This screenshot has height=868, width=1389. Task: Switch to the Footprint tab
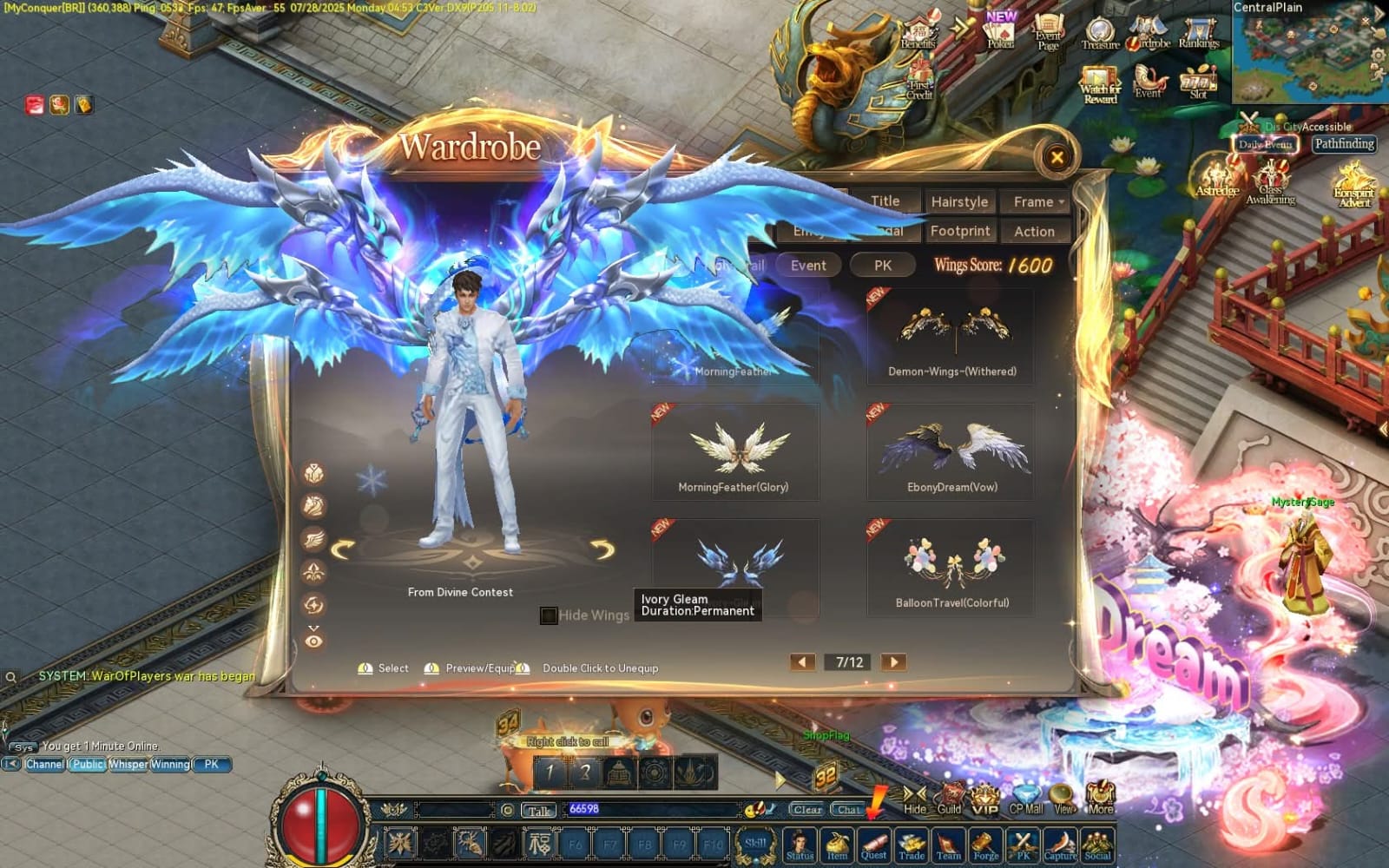[959, 231]
